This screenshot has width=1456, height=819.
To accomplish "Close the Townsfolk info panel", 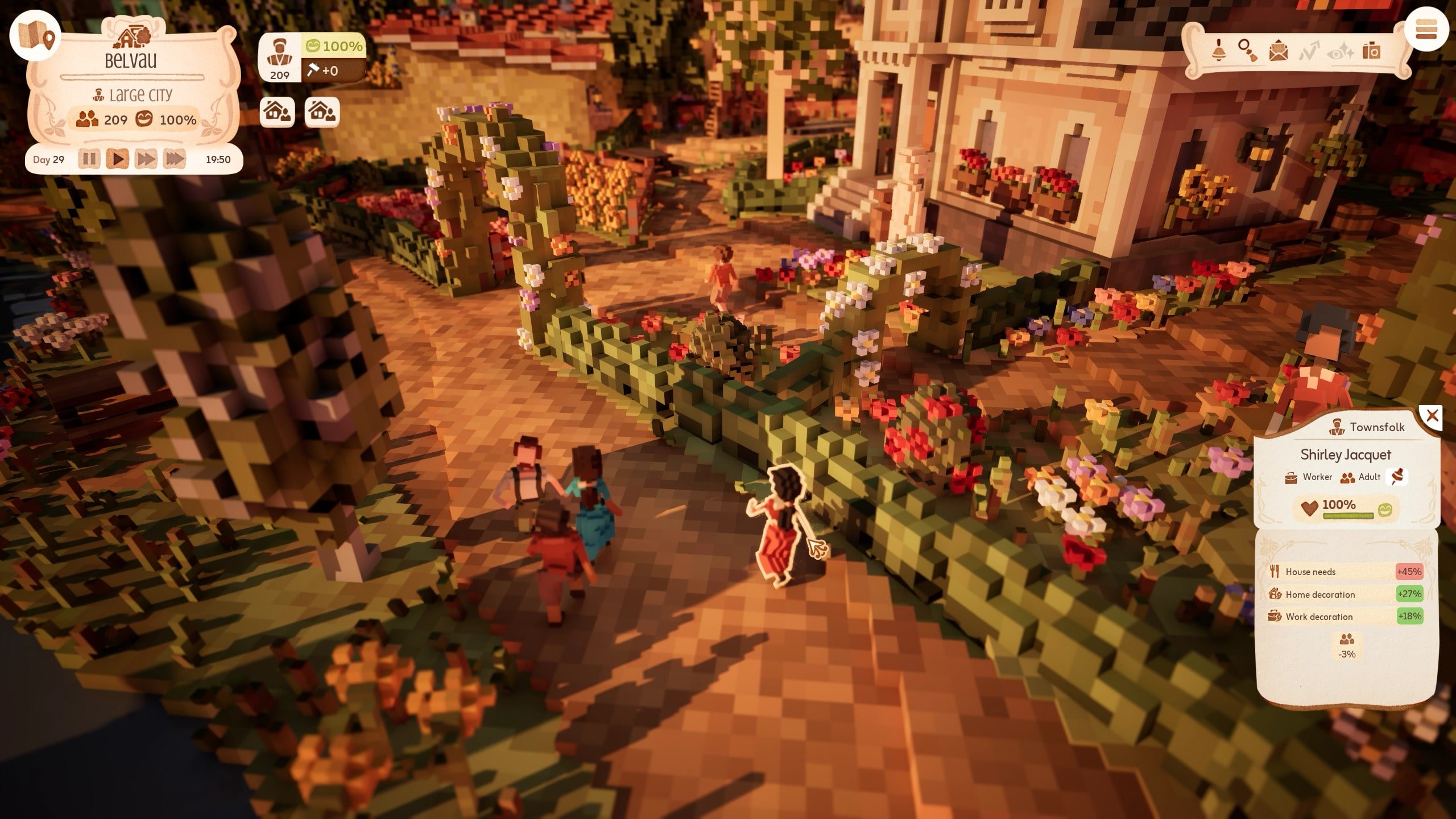I will [x=1432, y=416].
